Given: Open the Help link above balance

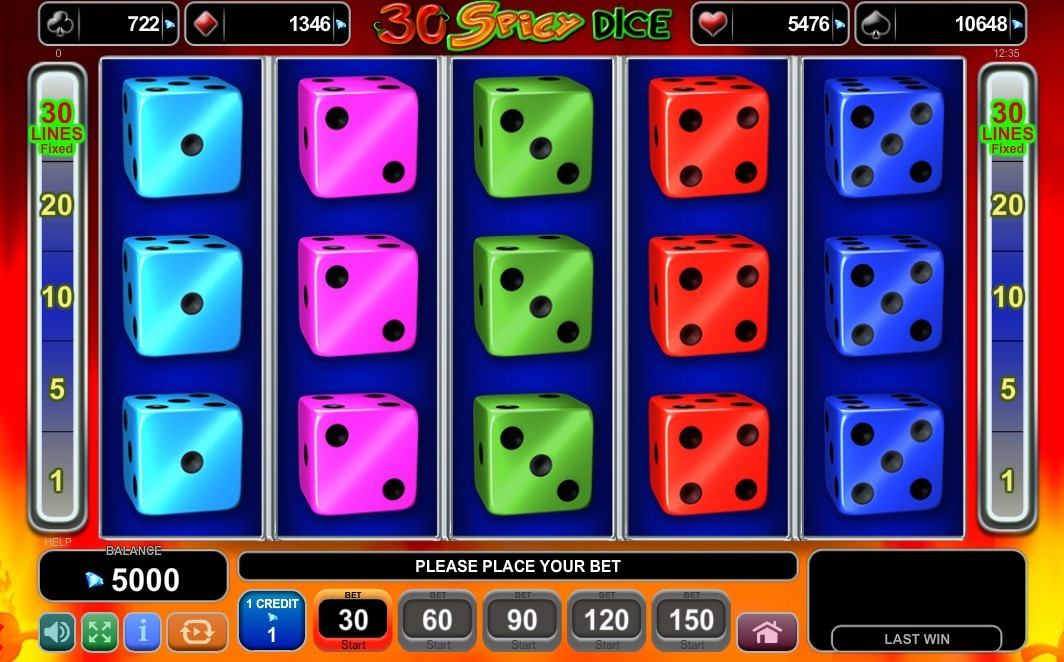Looking at the screenshot, I should coord(58,542).
